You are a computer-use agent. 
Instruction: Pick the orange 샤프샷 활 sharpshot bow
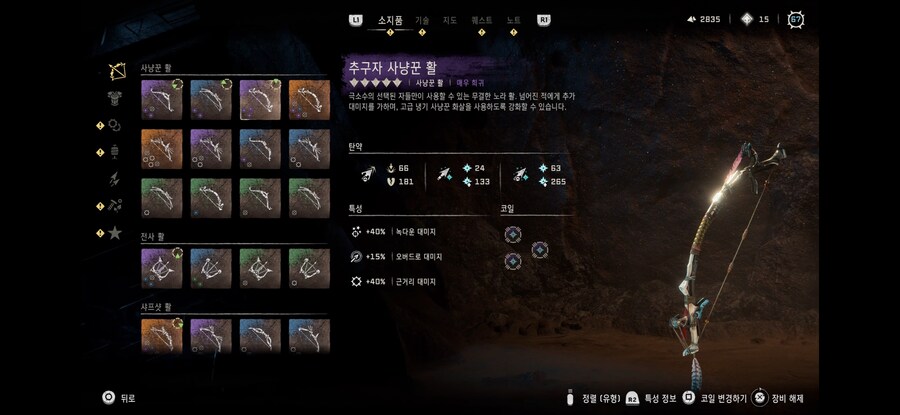coord(162,338)
